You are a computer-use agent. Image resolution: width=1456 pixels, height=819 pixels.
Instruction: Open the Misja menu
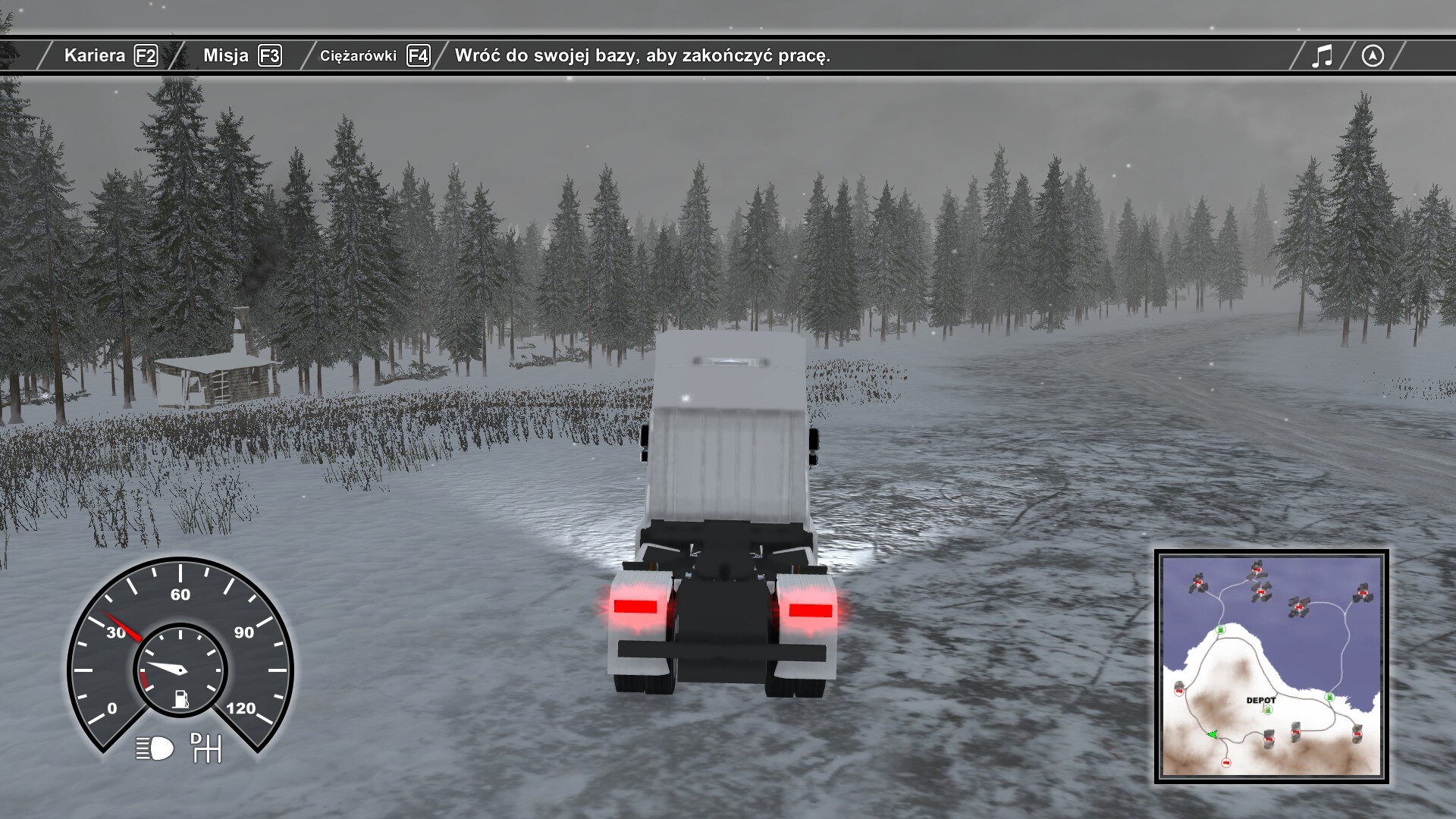[241, 55]
